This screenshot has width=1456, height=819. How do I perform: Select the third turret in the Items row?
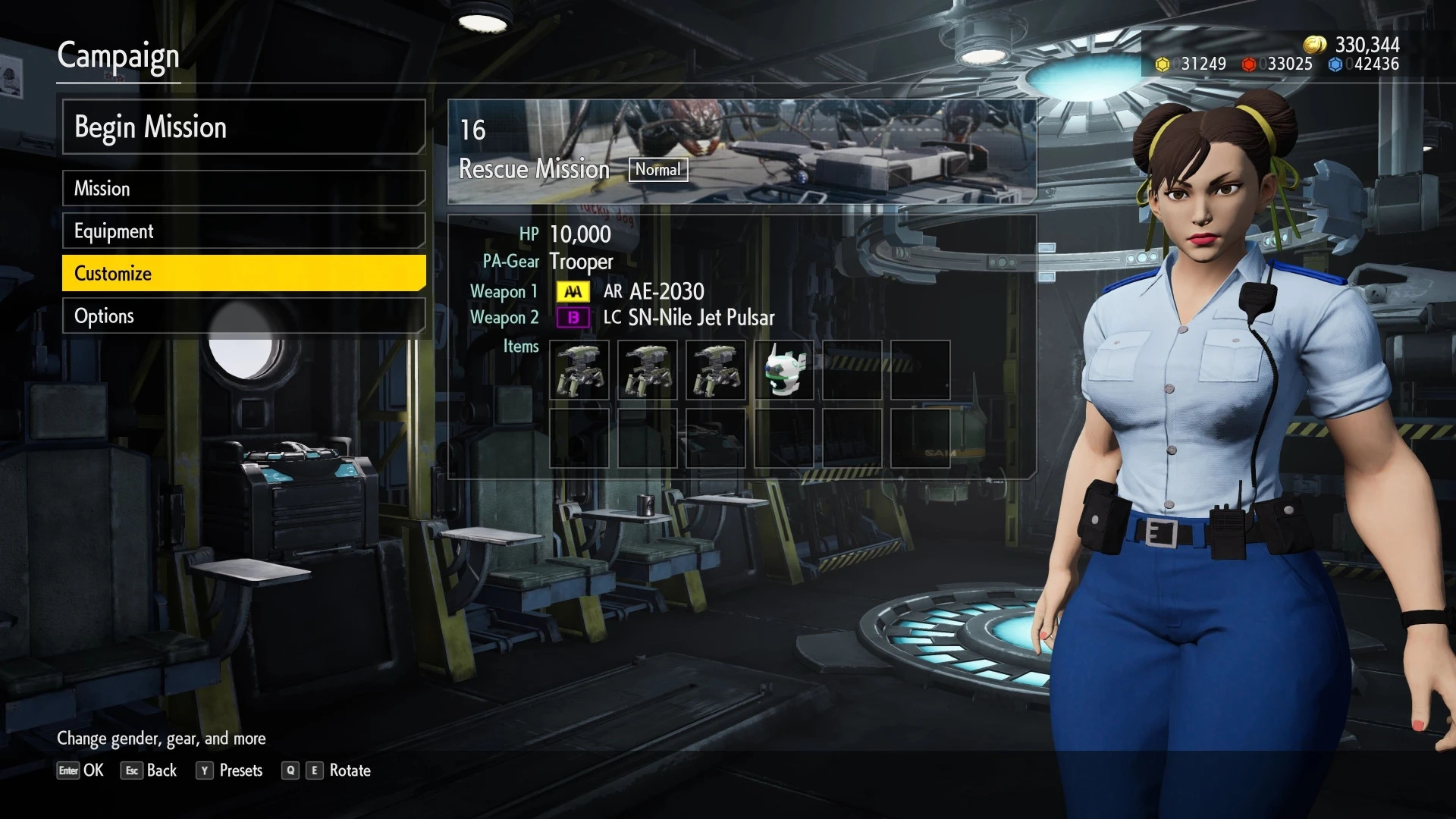[717, 371]
